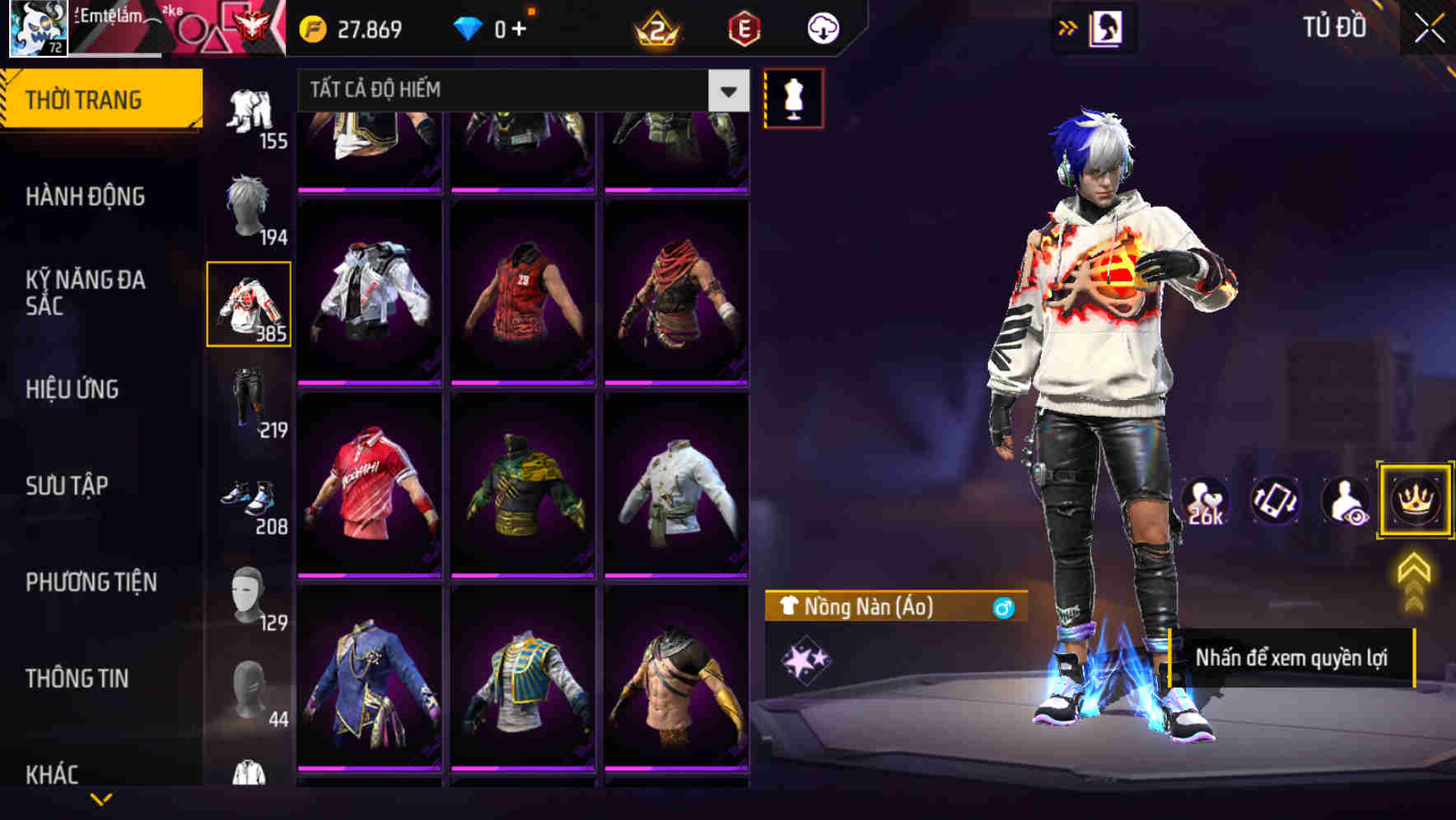Open the PHƯƠNG TIỆN category
1456x820 pixels.
pos(91,582)
